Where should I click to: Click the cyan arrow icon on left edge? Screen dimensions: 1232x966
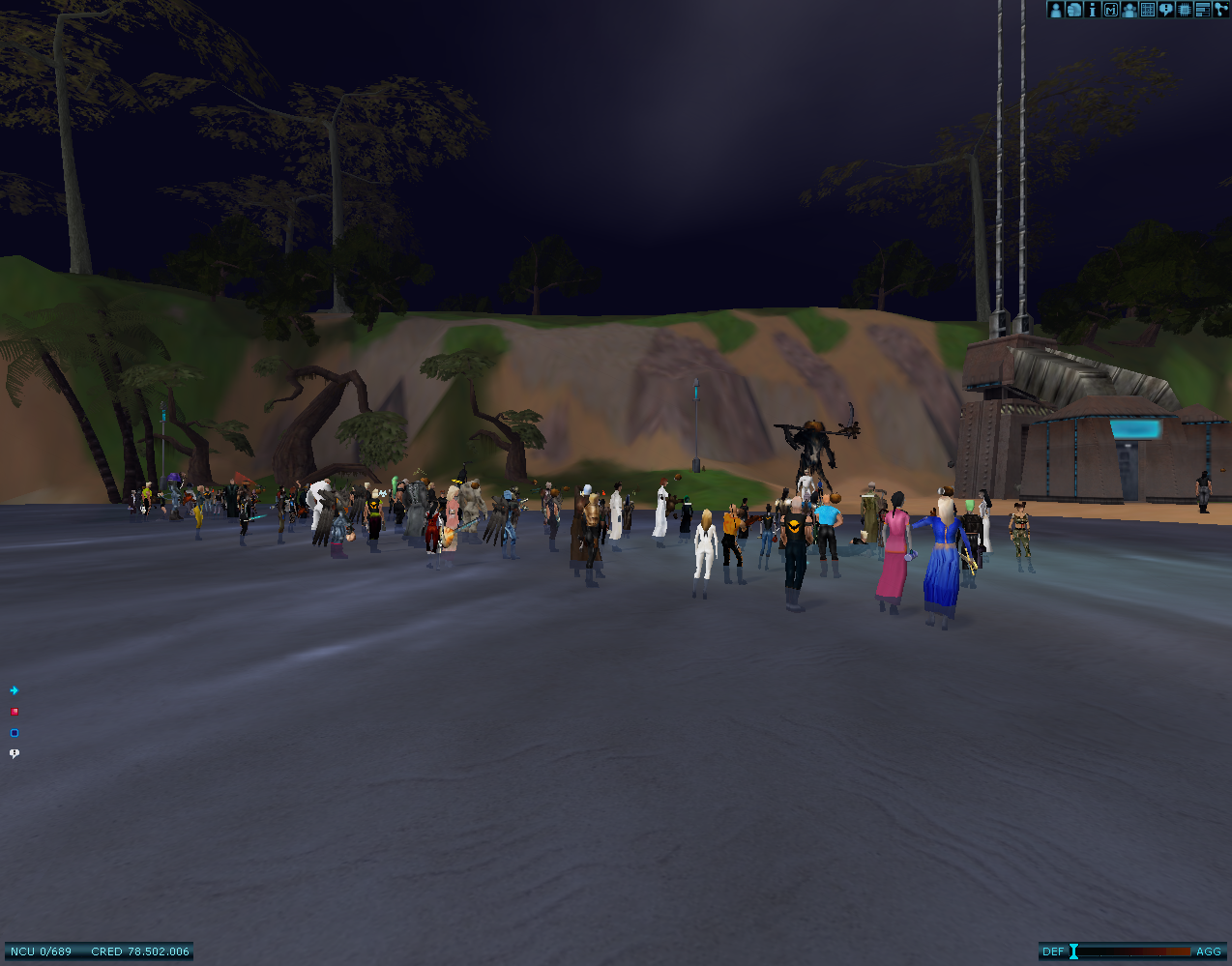coord(14,690)
